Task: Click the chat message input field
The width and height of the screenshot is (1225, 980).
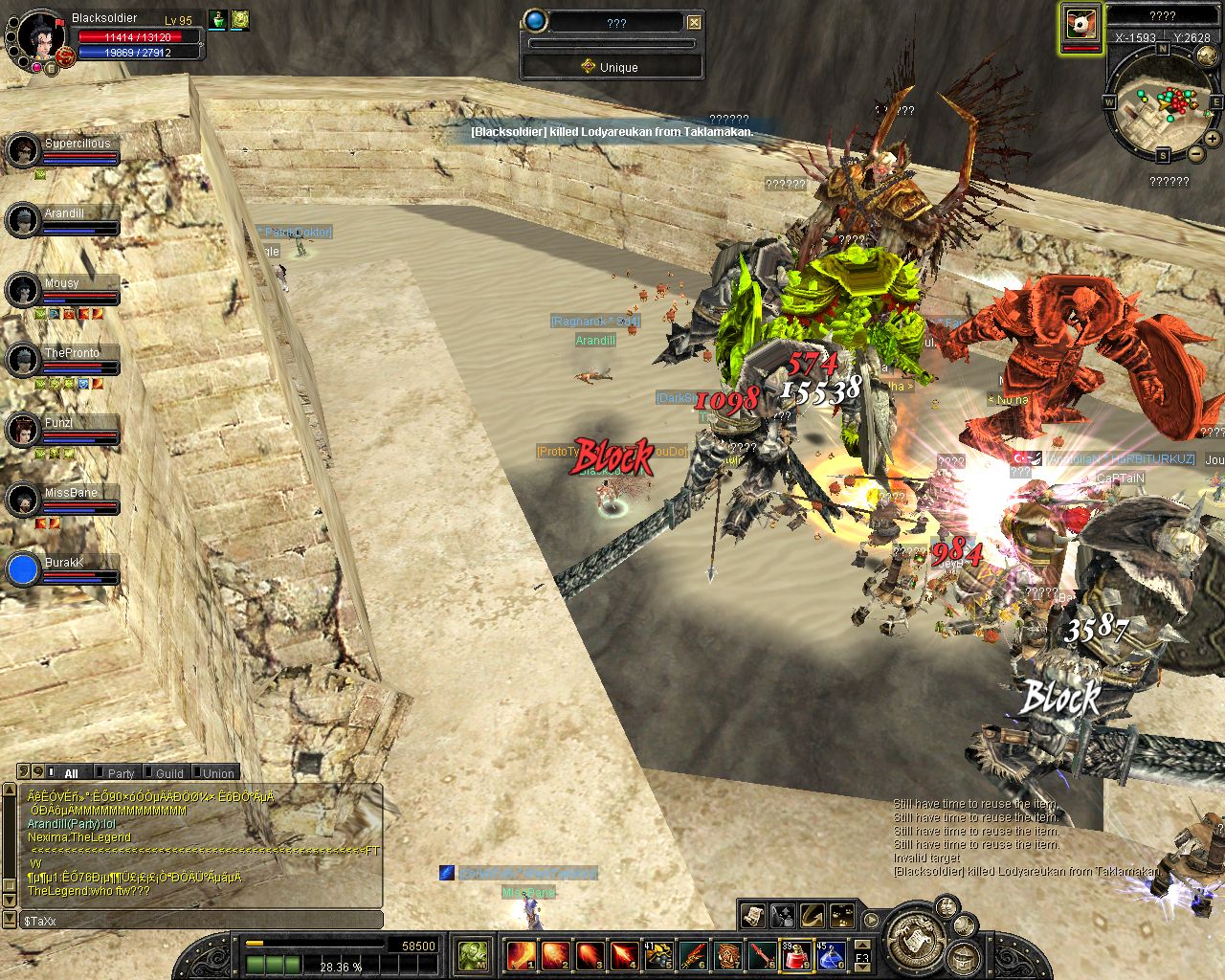Action: pyautogui.click(x=201, y=921)
